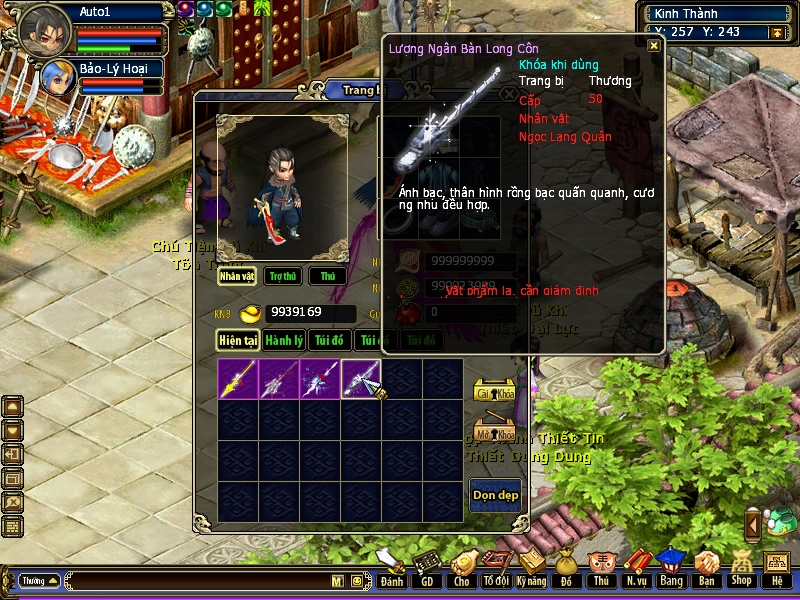Select the Lương Ngân Bàn Long Côn staff slot
This screenshot has width=800, height=600.
(x=361, y=379)
